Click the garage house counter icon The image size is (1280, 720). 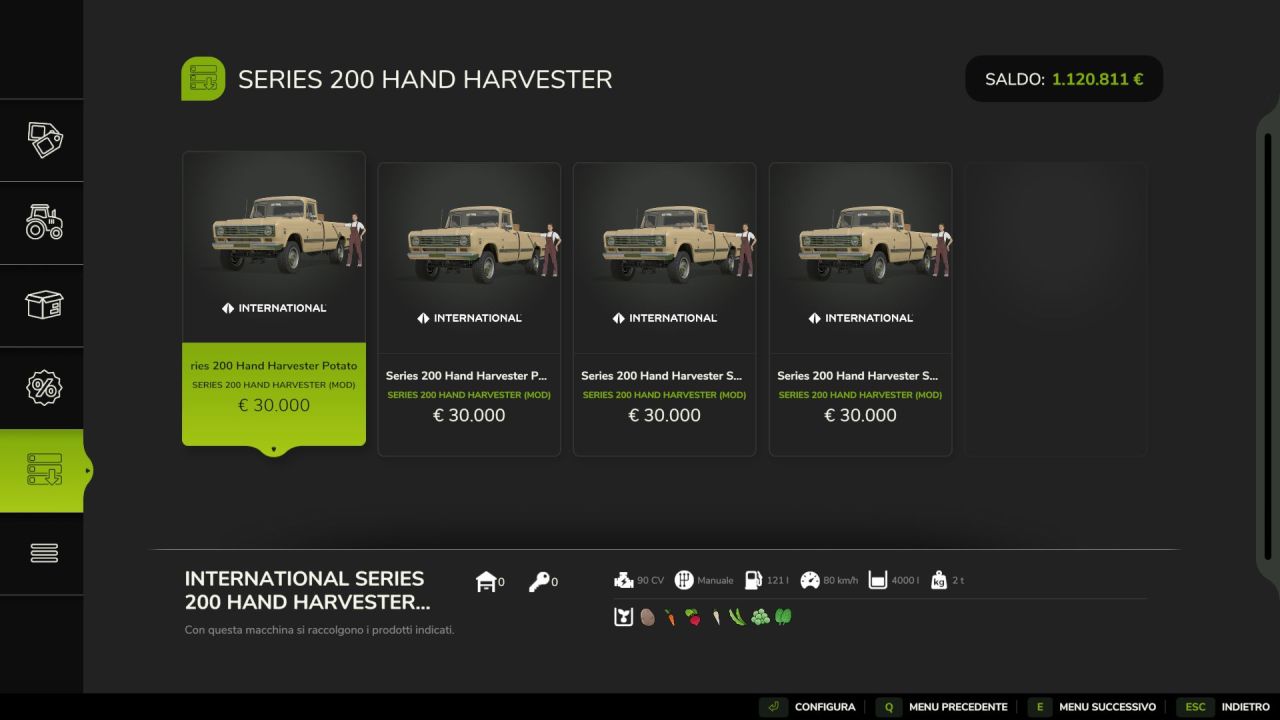coord(487,579)
